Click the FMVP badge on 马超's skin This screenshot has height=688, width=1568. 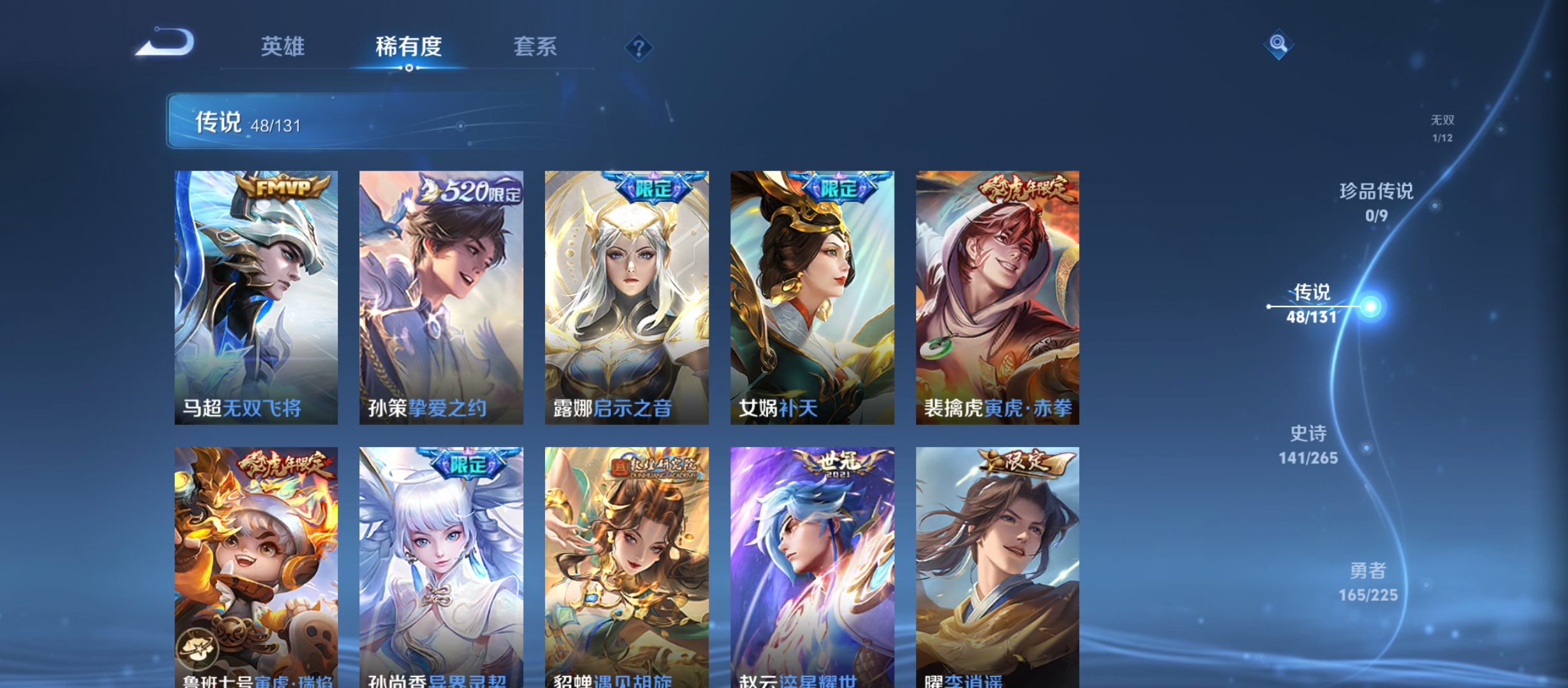282,185
